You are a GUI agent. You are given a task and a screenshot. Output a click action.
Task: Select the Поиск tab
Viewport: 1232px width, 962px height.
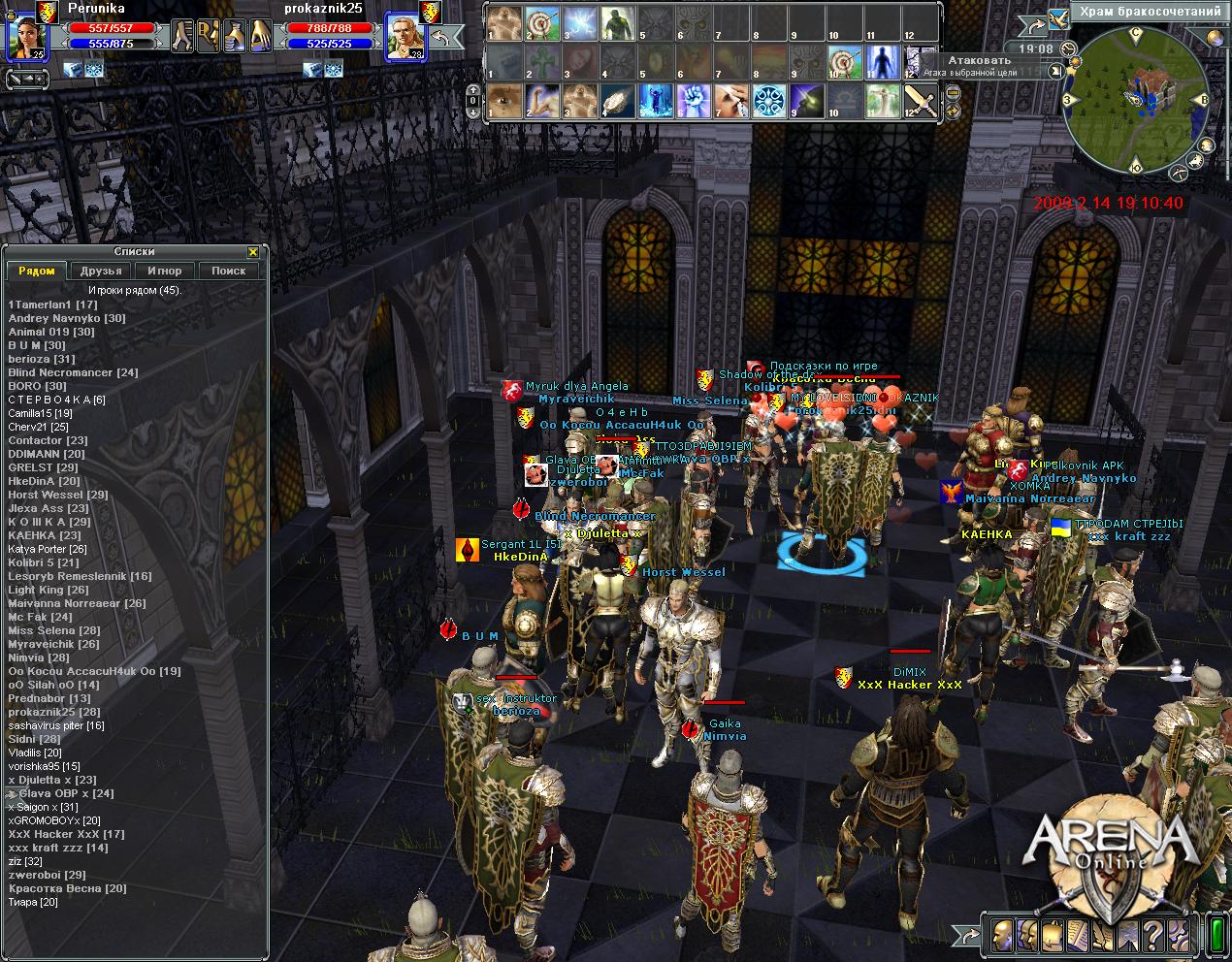229,271
